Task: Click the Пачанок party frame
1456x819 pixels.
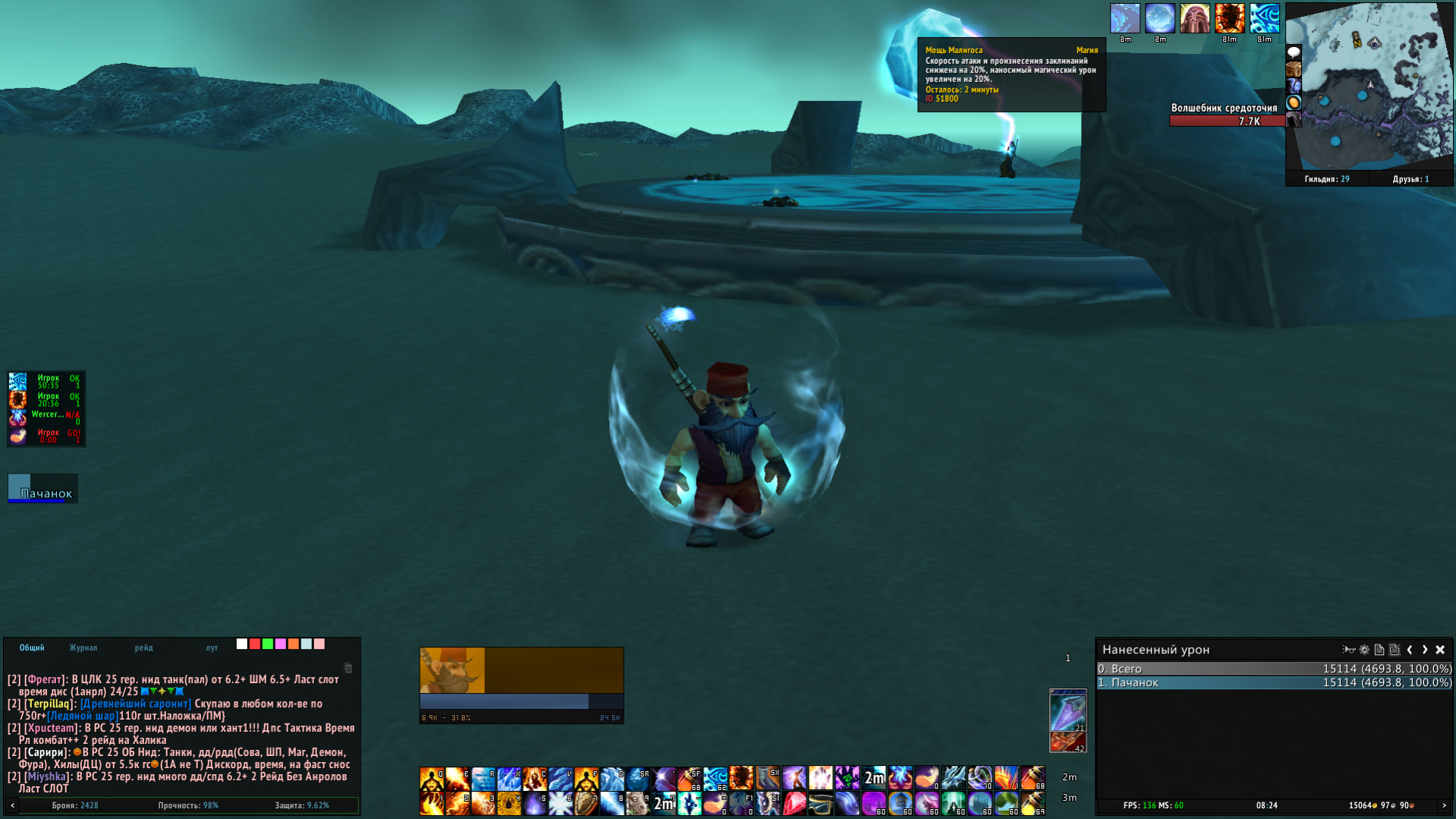Action: [x=43, y=489]
